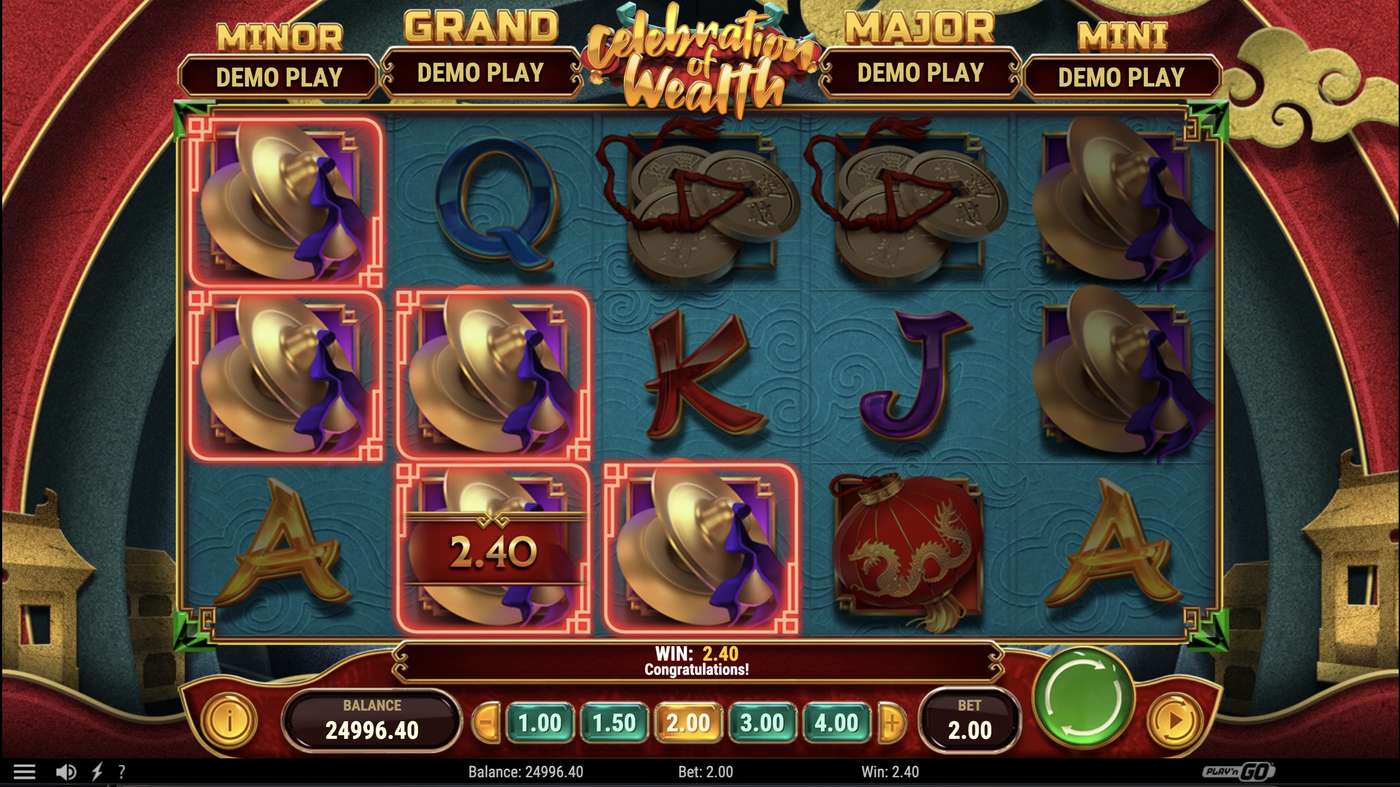The image size is (1400, 787).
Task: Spin the reels with the green button
Action: (x=1083, y=697)
